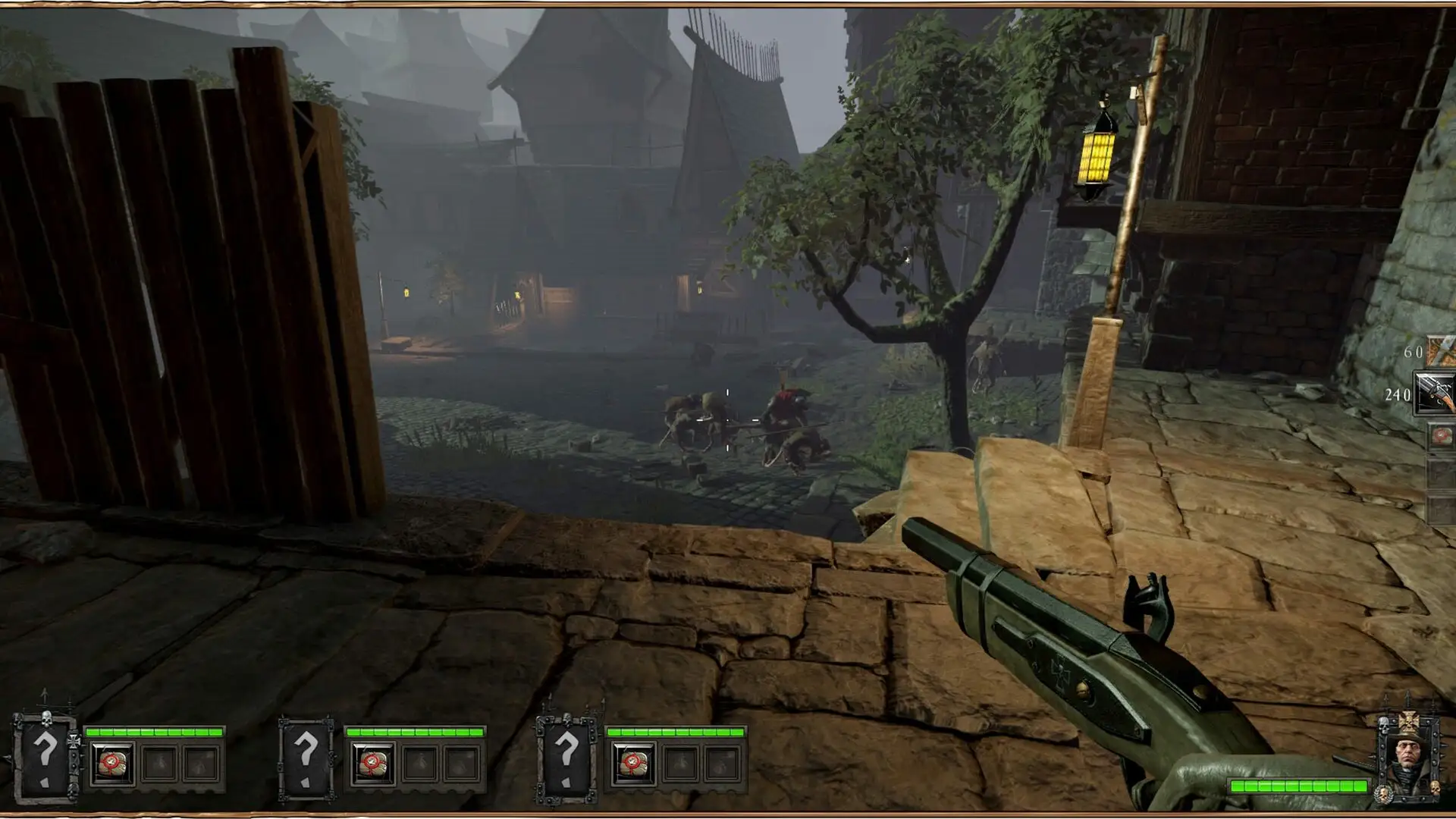Toggle the third teammate's question mark portrait
The image size is (1456, 819).
click(x=569, y=755)
